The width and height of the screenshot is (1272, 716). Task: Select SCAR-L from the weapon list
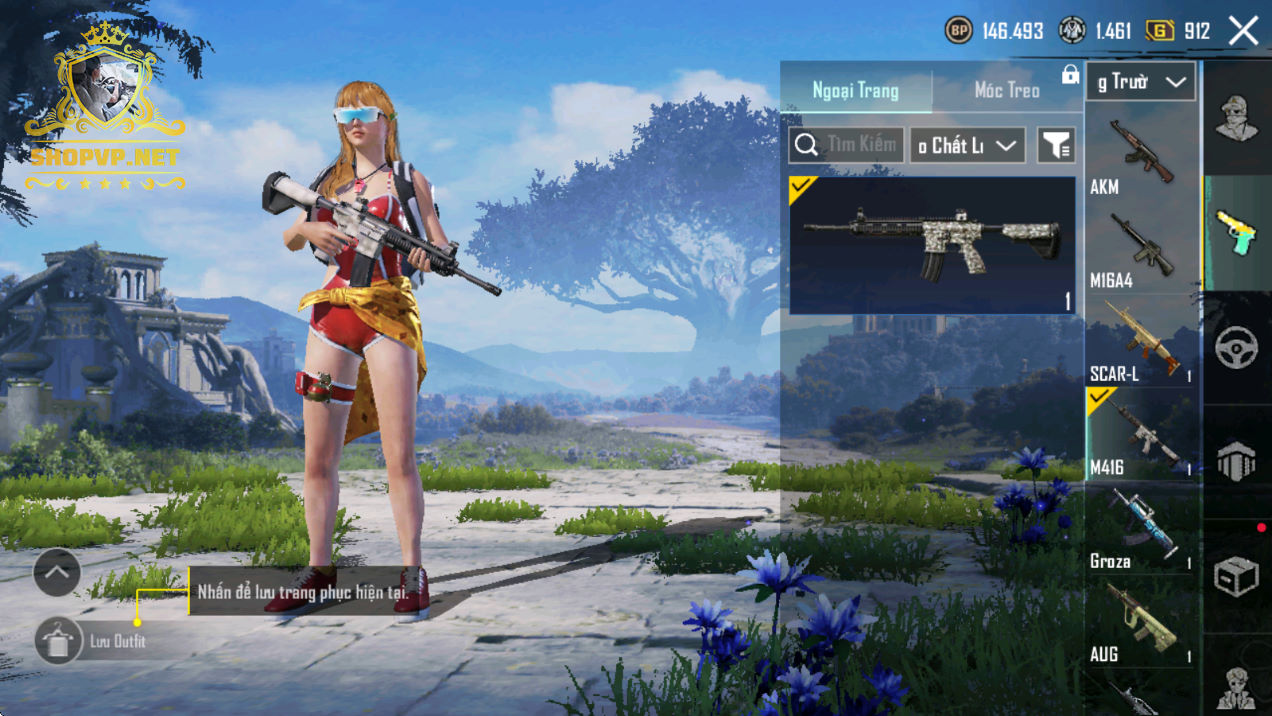pyautogui.click(x=1141, y=341)
